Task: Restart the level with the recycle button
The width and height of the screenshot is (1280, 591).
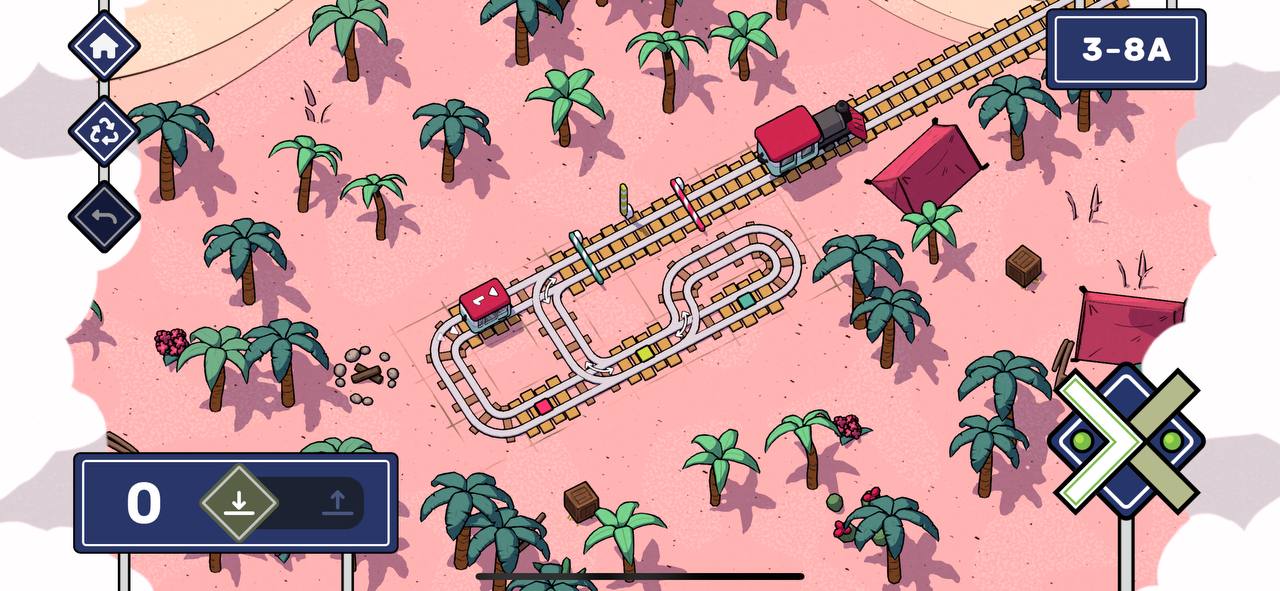Action: 104,132
